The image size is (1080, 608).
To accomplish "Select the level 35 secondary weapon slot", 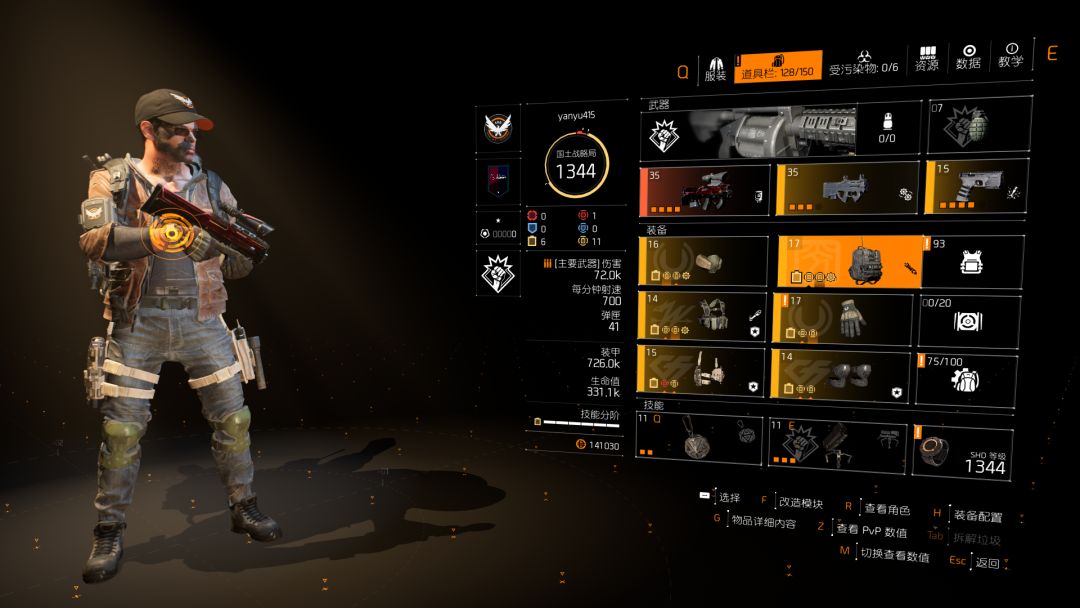I will [846, 189].
